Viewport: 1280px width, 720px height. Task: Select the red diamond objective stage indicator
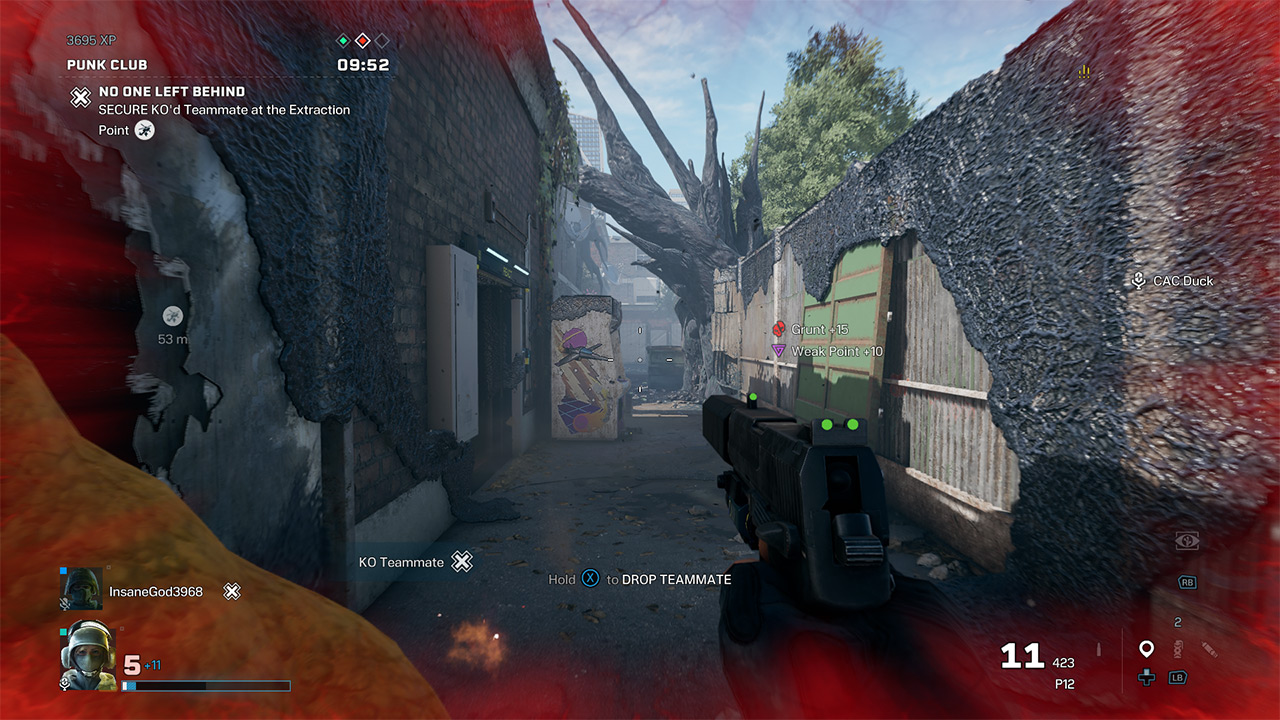click(363, 41)
